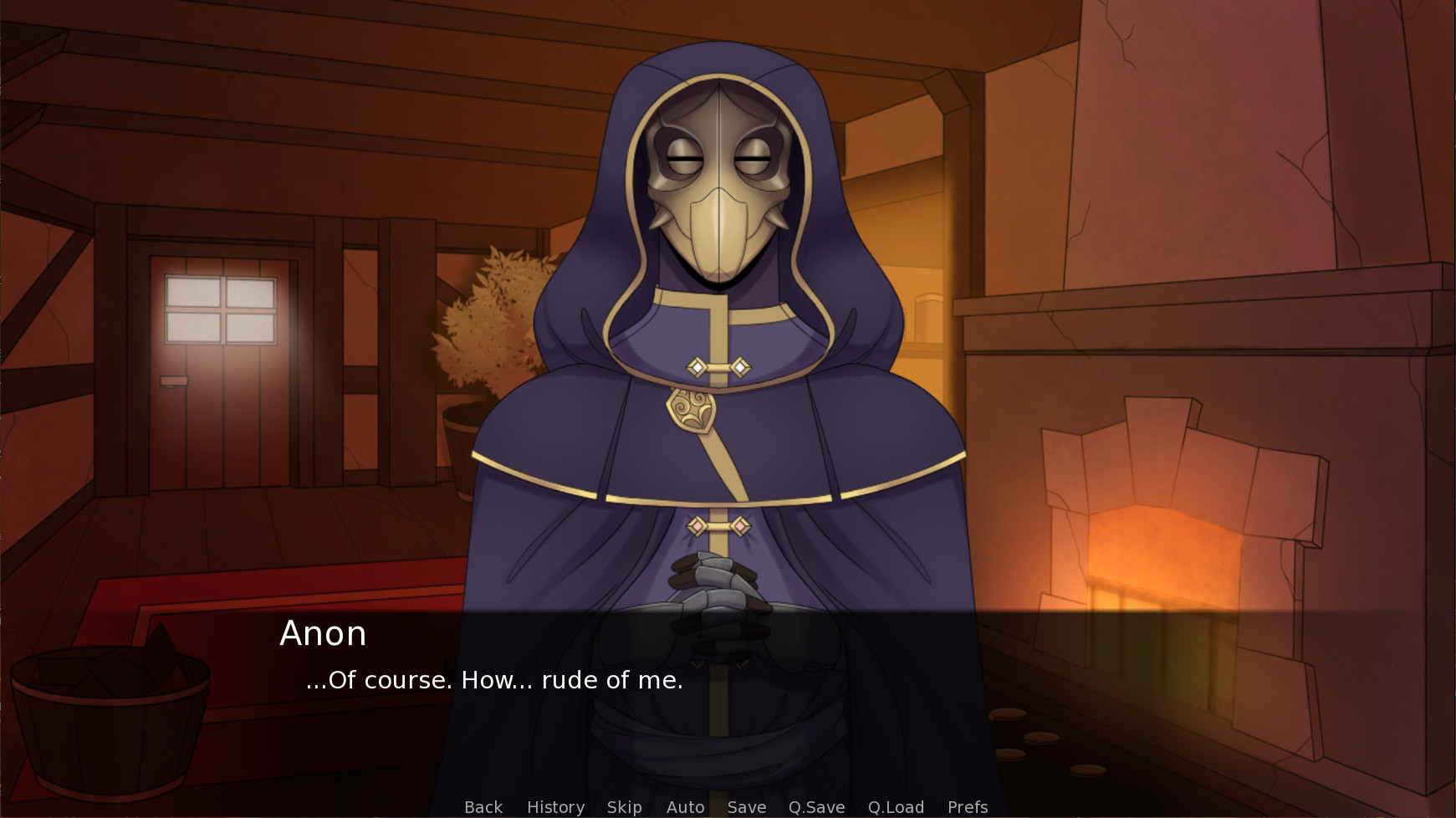The height and width of the screenshot is (818, 1456).
Task: Click the name label showing Anon
Action: [324, 634]
